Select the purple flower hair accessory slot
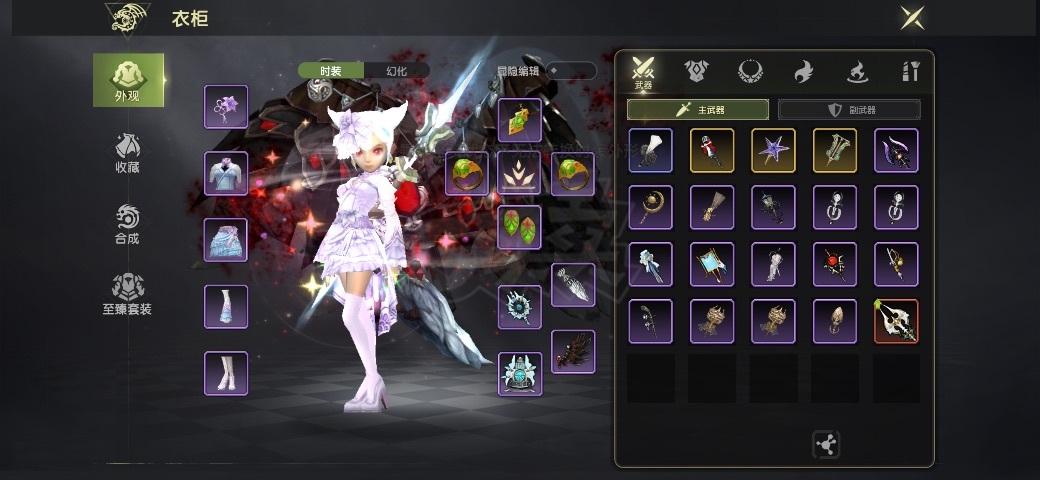Image resolution: width=1040 pixels, height=480 pixels. click(x=226, y=107)
